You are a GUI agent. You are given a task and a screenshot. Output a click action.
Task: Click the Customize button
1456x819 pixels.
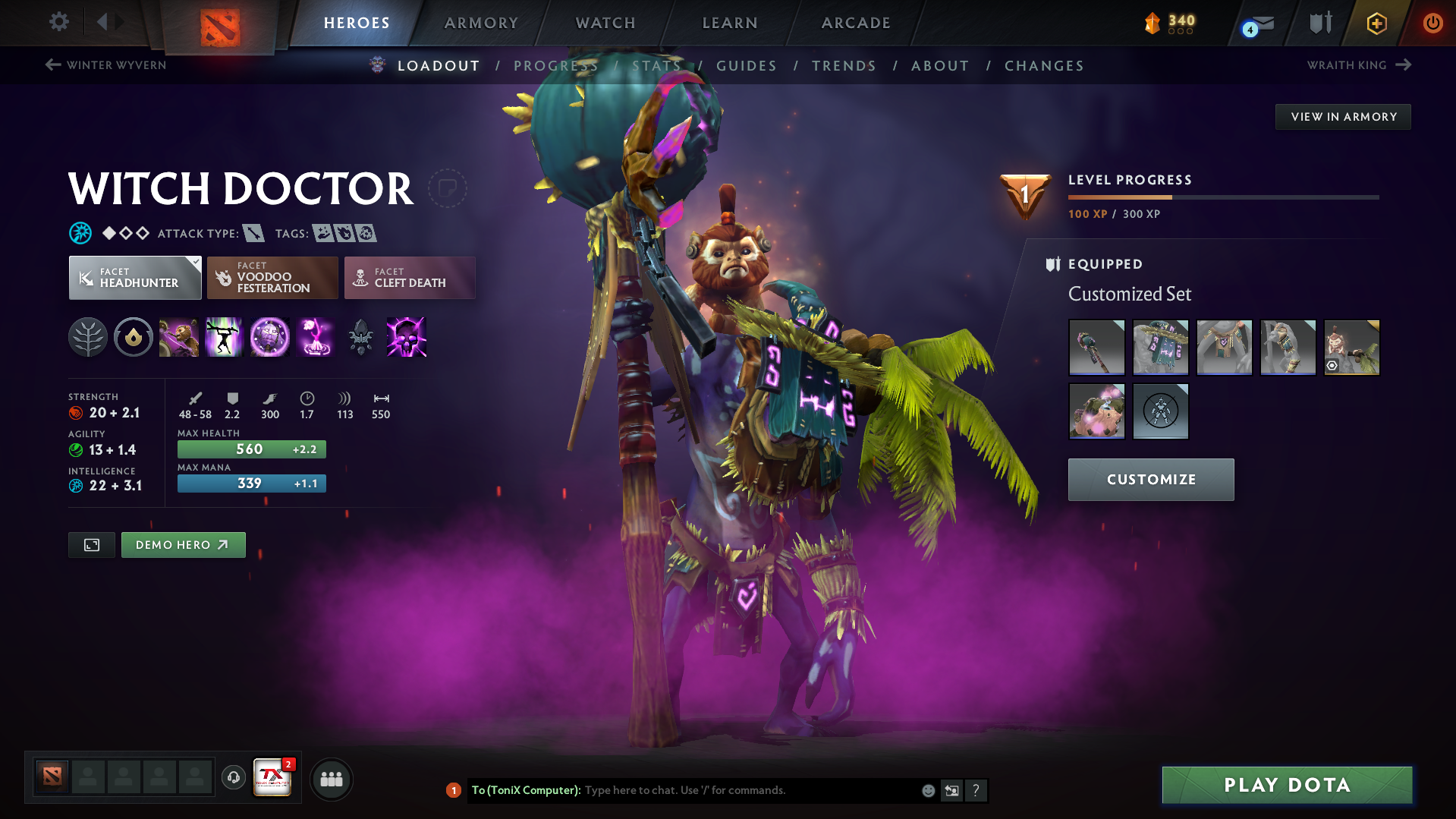(1150, 479)
